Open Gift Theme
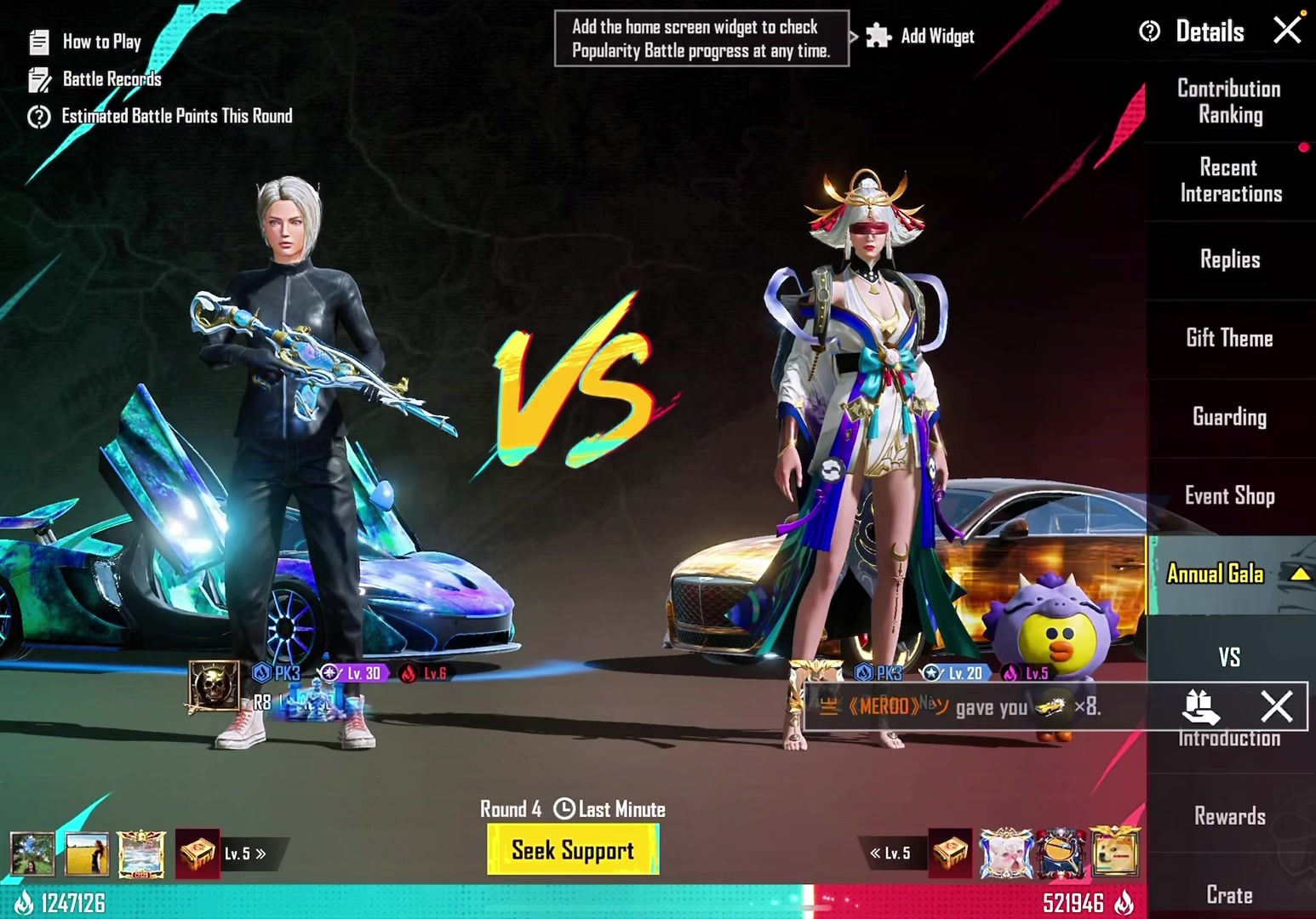 tap(1229, 339)
